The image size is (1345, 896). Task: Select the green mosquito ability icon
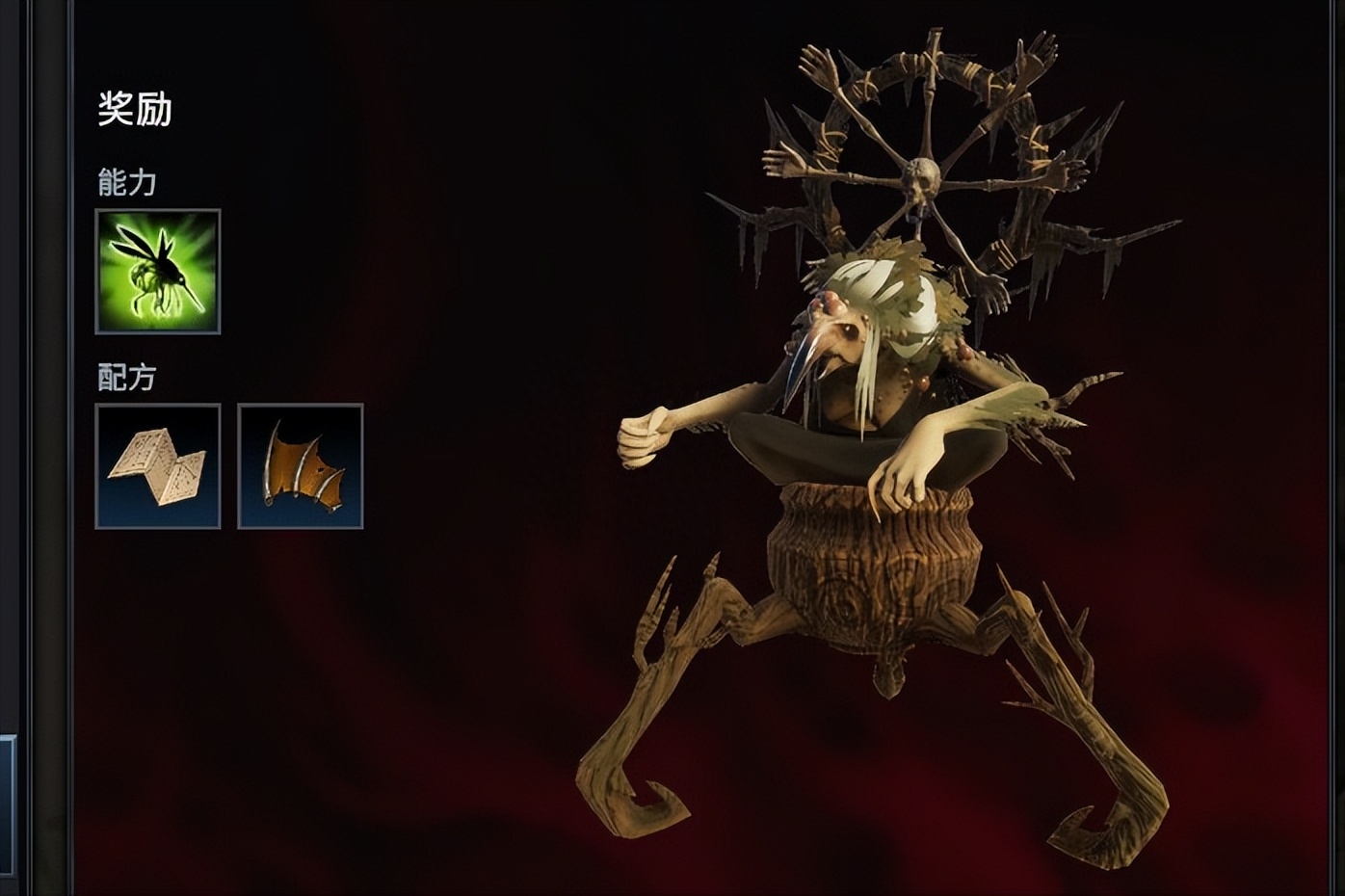158,272
